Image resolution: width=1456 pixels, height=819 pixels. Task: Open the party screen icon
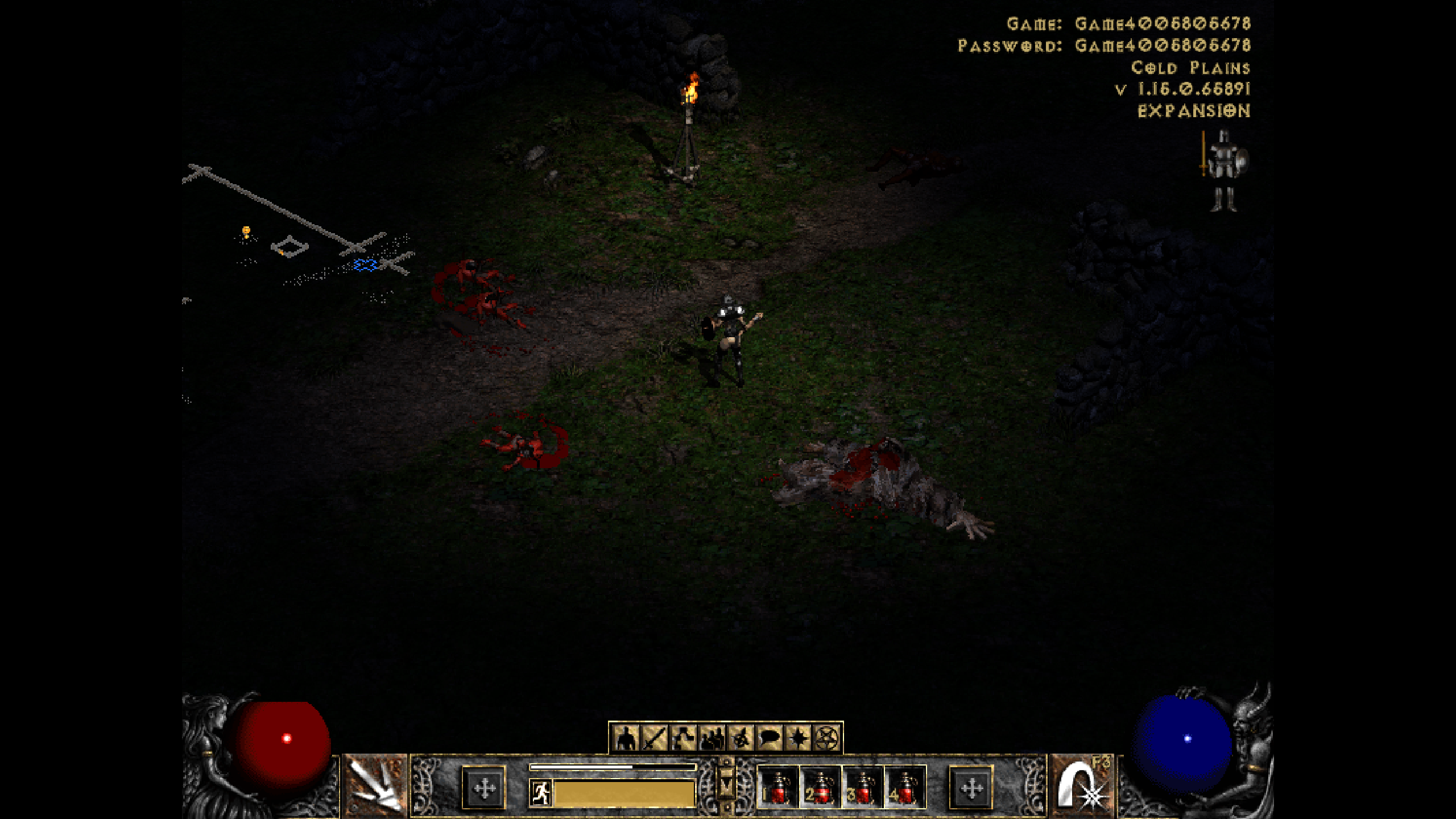pos(712,738)
